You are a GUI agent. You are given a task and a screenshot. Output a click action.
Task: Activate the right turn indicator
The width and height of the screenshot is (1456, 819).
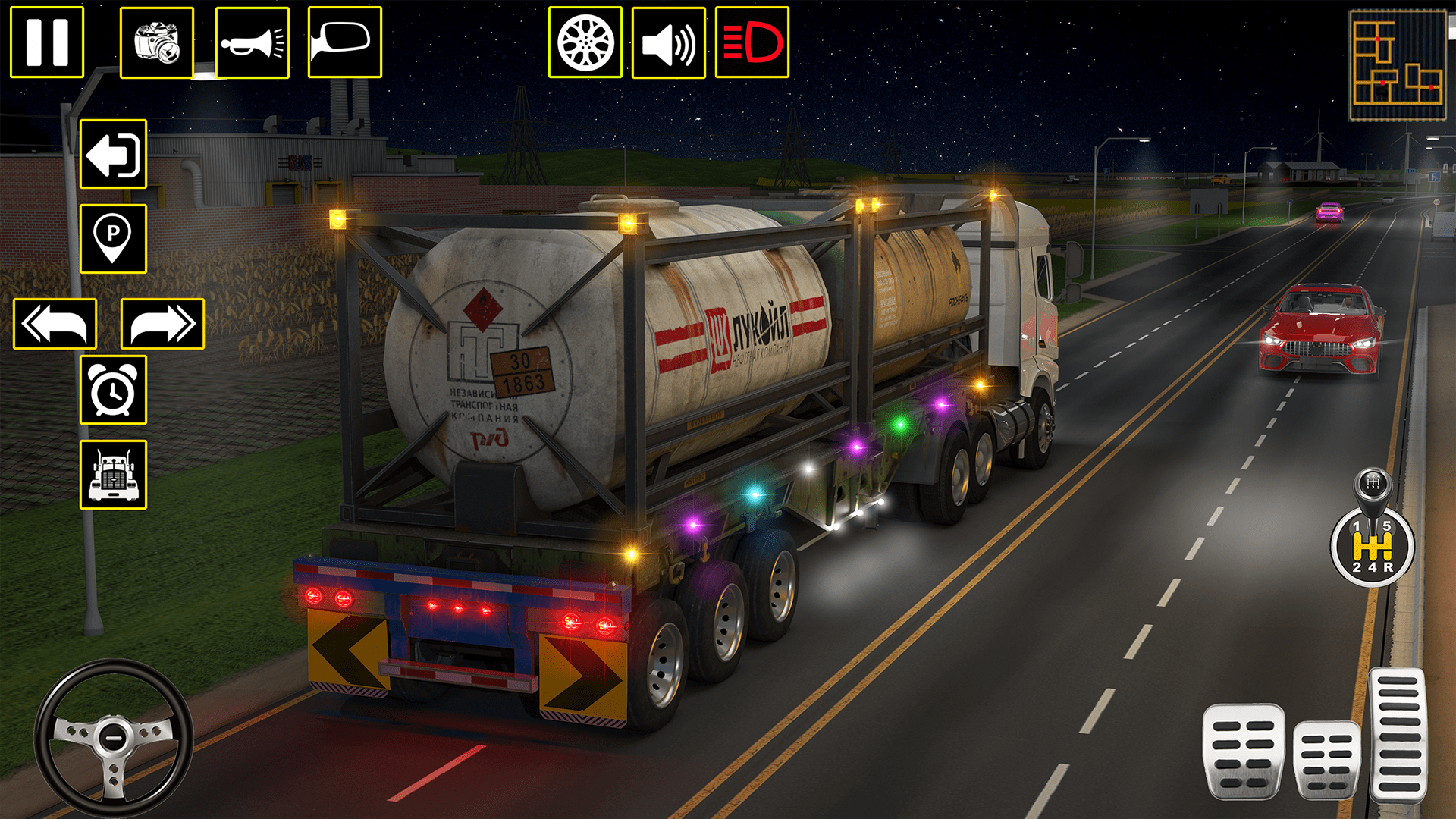(161, 322)
